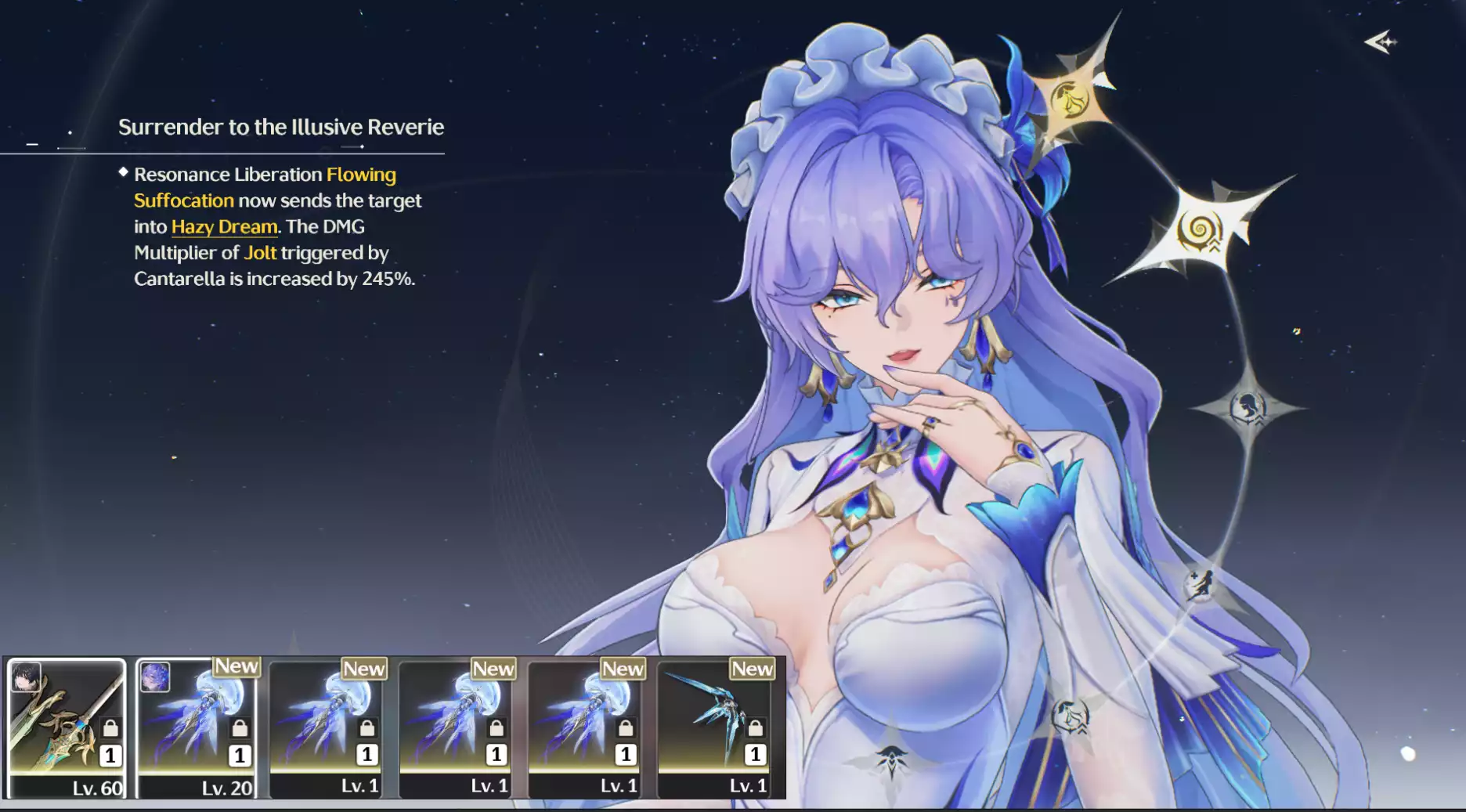
Task: Expand the Jolt keyword description
Action: [261, 253]
